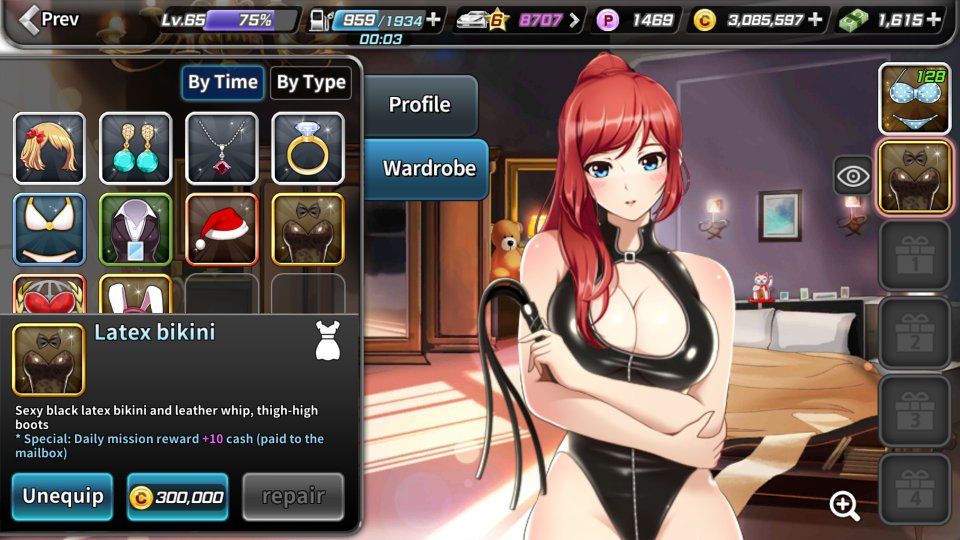The width and height of the screenshot is (960, 540).
Task: Add more cash with plus button
Action: coord(934,19)
